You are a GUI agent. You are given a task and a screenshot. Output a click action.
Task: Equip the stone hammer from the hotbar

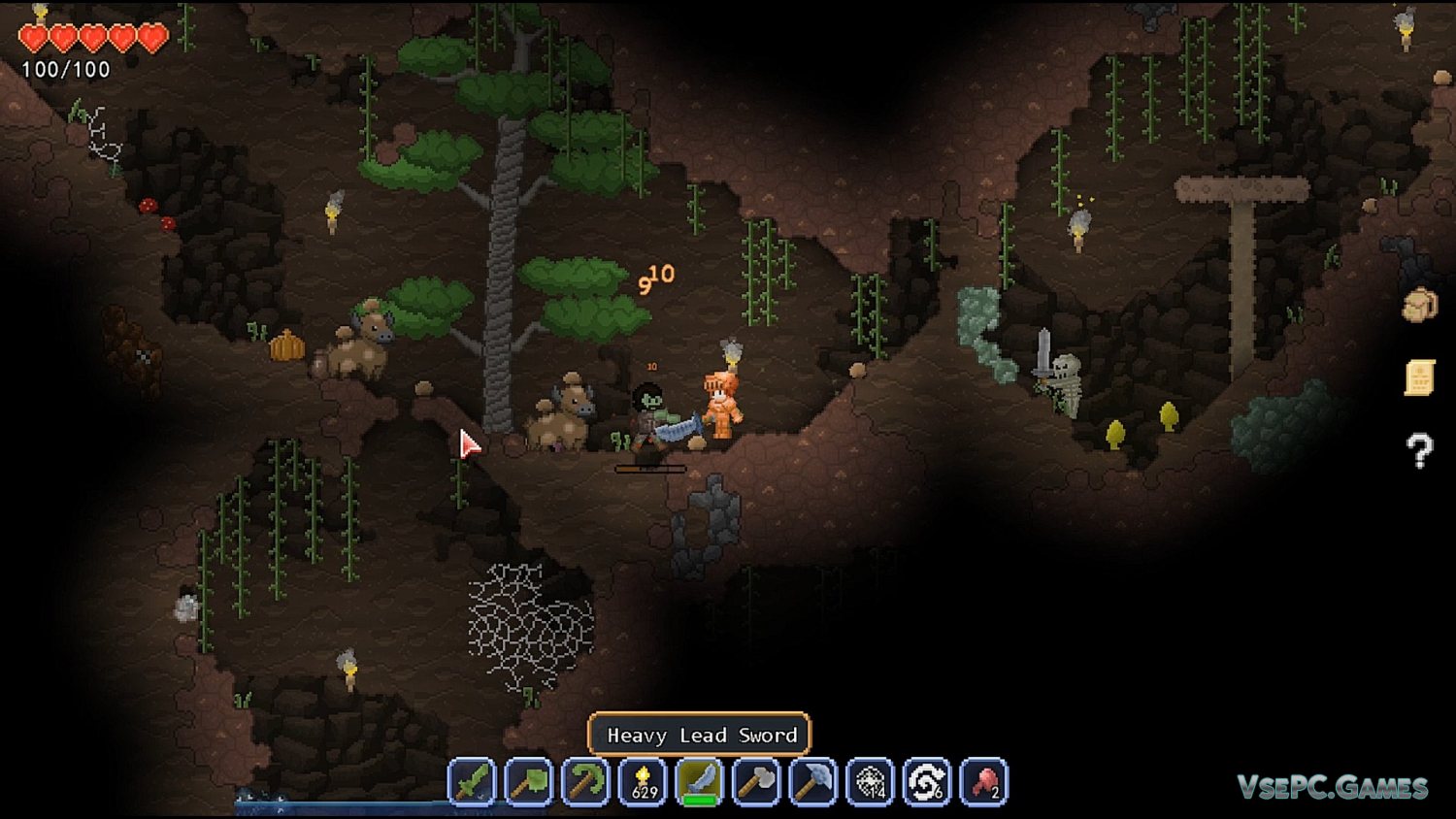[x=756, y=782]
